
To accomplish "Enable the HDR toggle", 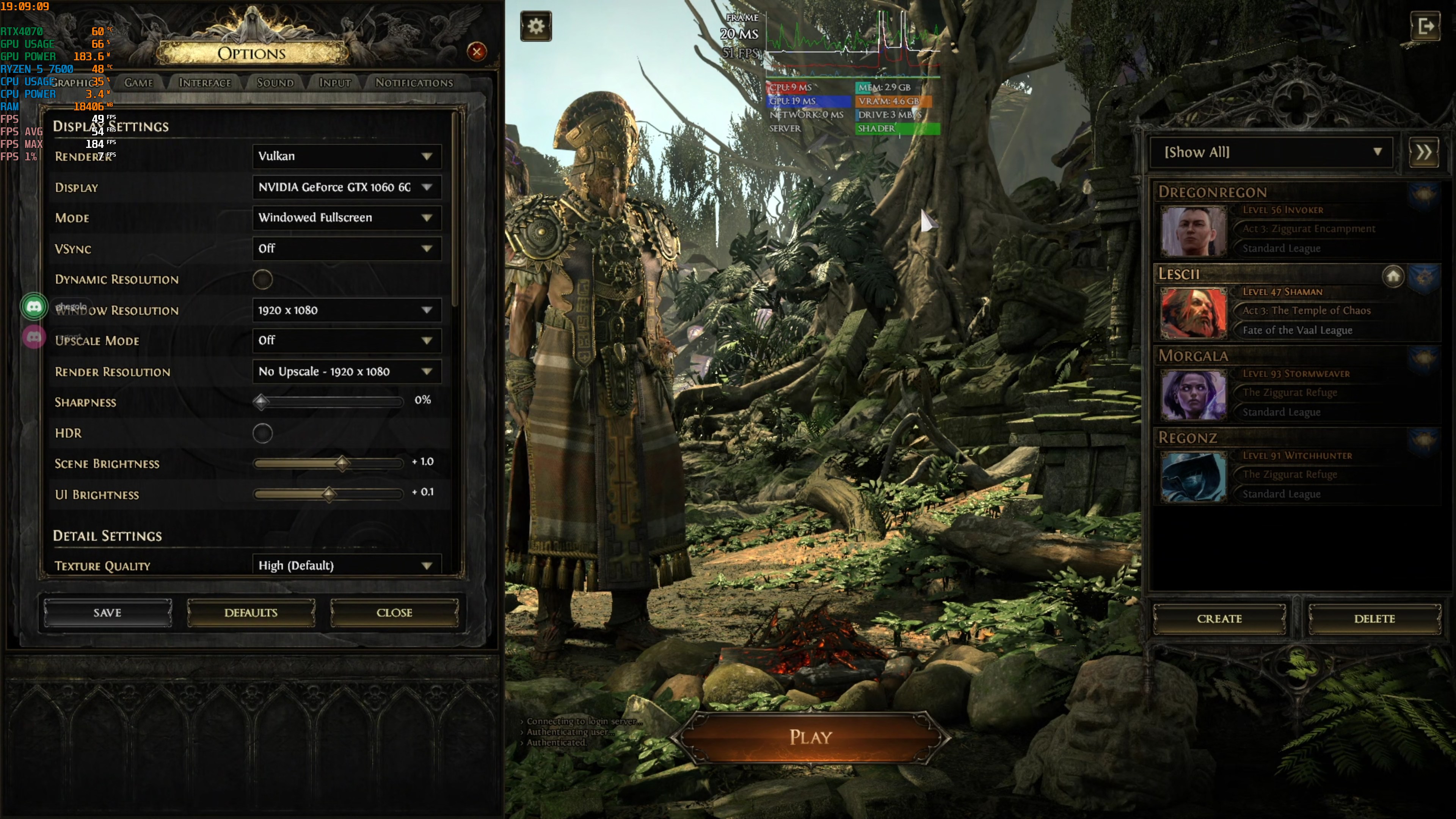I will [x=262, y=433].
